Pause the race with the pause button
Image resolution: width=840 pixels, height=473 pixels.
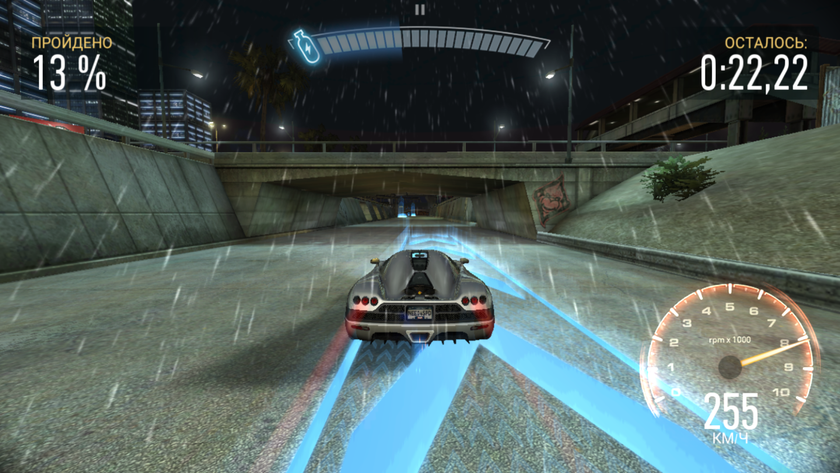(420, 9)
